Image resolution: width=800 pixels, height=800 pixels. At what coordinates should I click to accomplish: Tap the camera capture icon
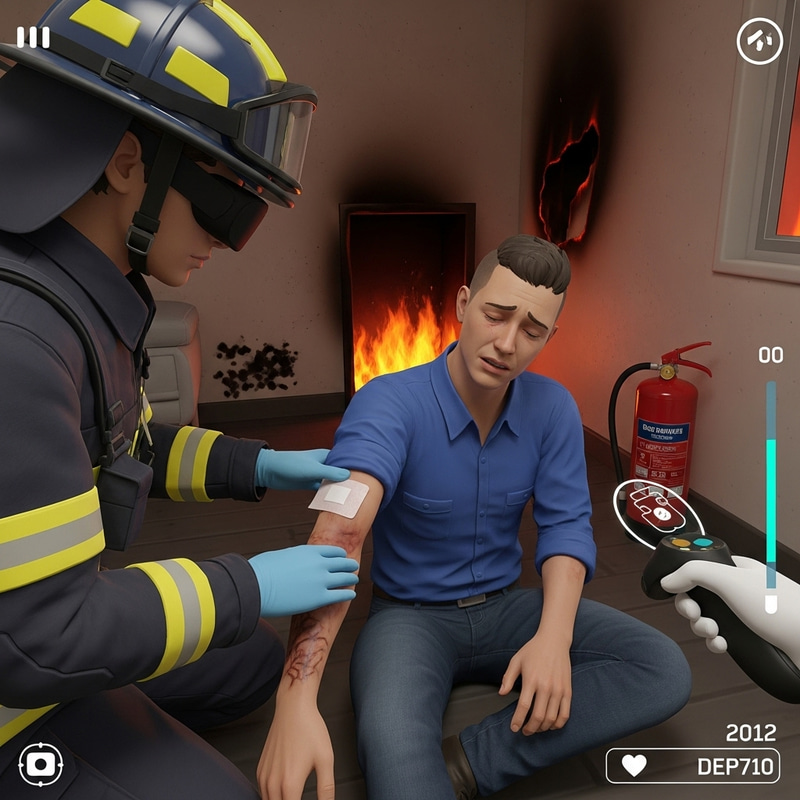pos(40,765)
